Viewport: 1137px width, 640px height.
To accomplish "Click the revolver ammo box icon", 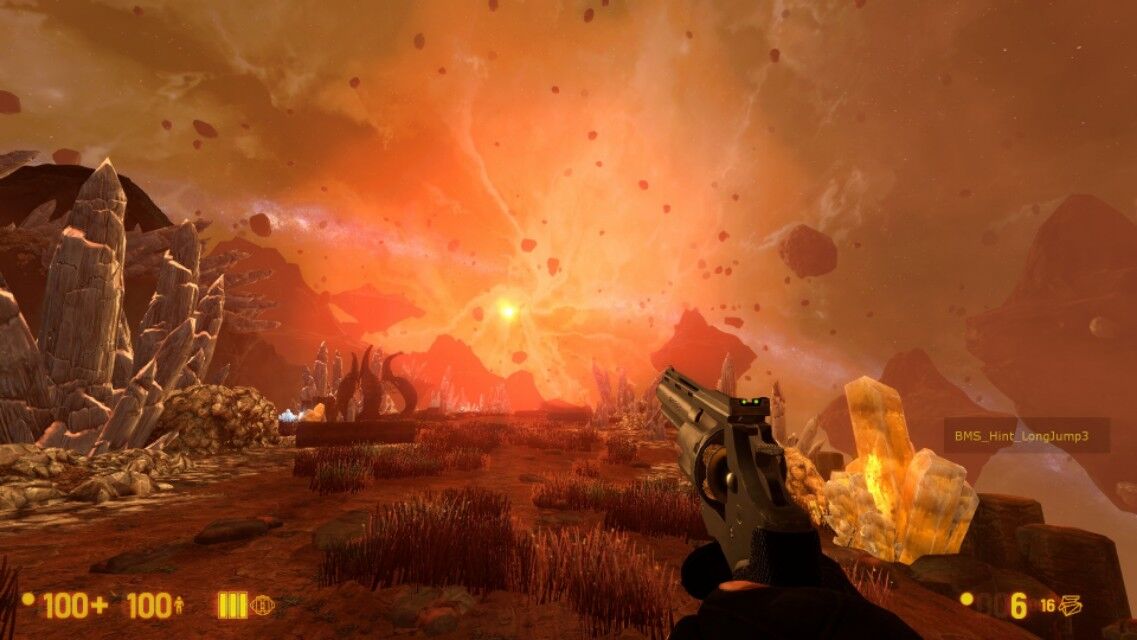I will click(1071, 605).
